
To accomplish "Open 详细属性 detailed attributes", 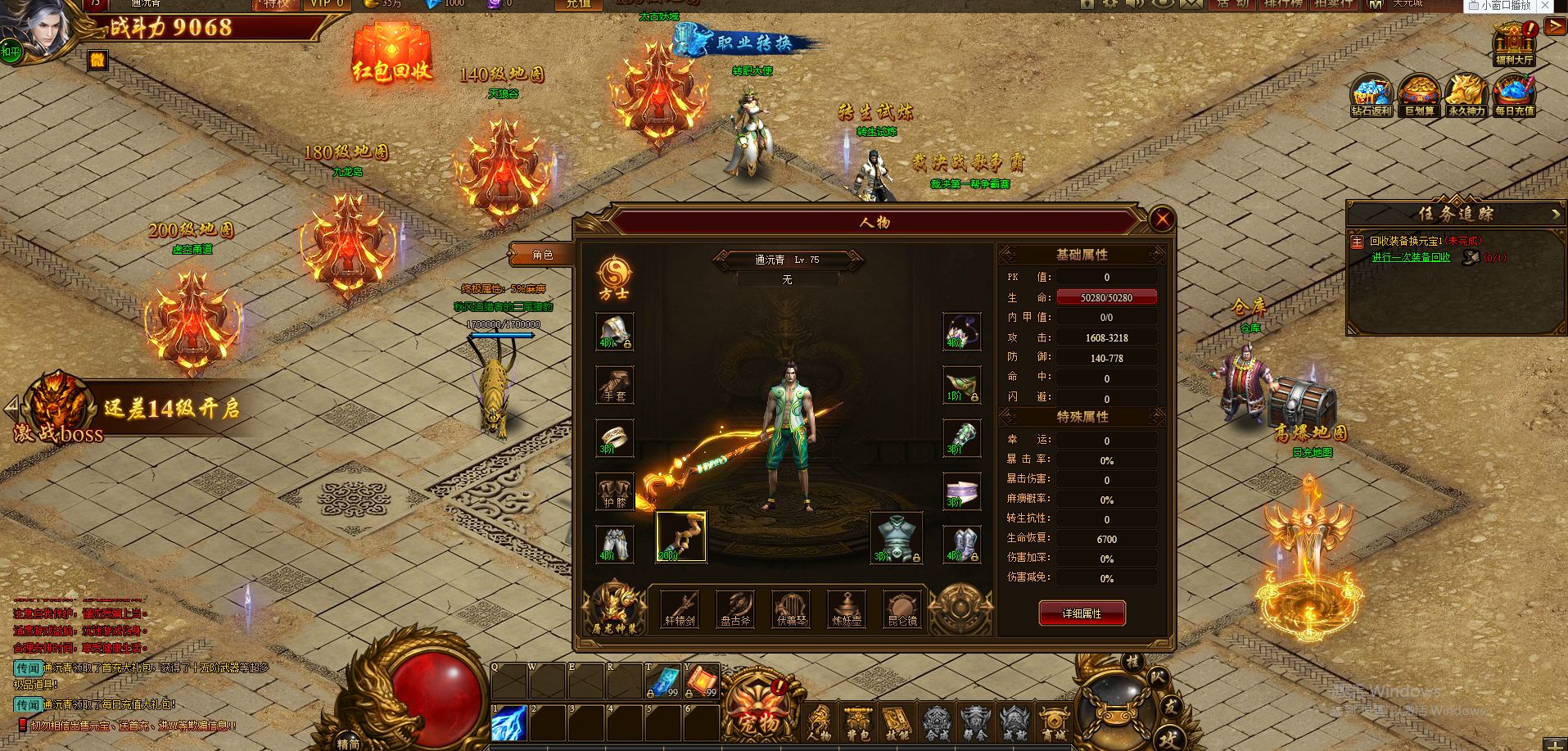I will (x=1082, y=613).
